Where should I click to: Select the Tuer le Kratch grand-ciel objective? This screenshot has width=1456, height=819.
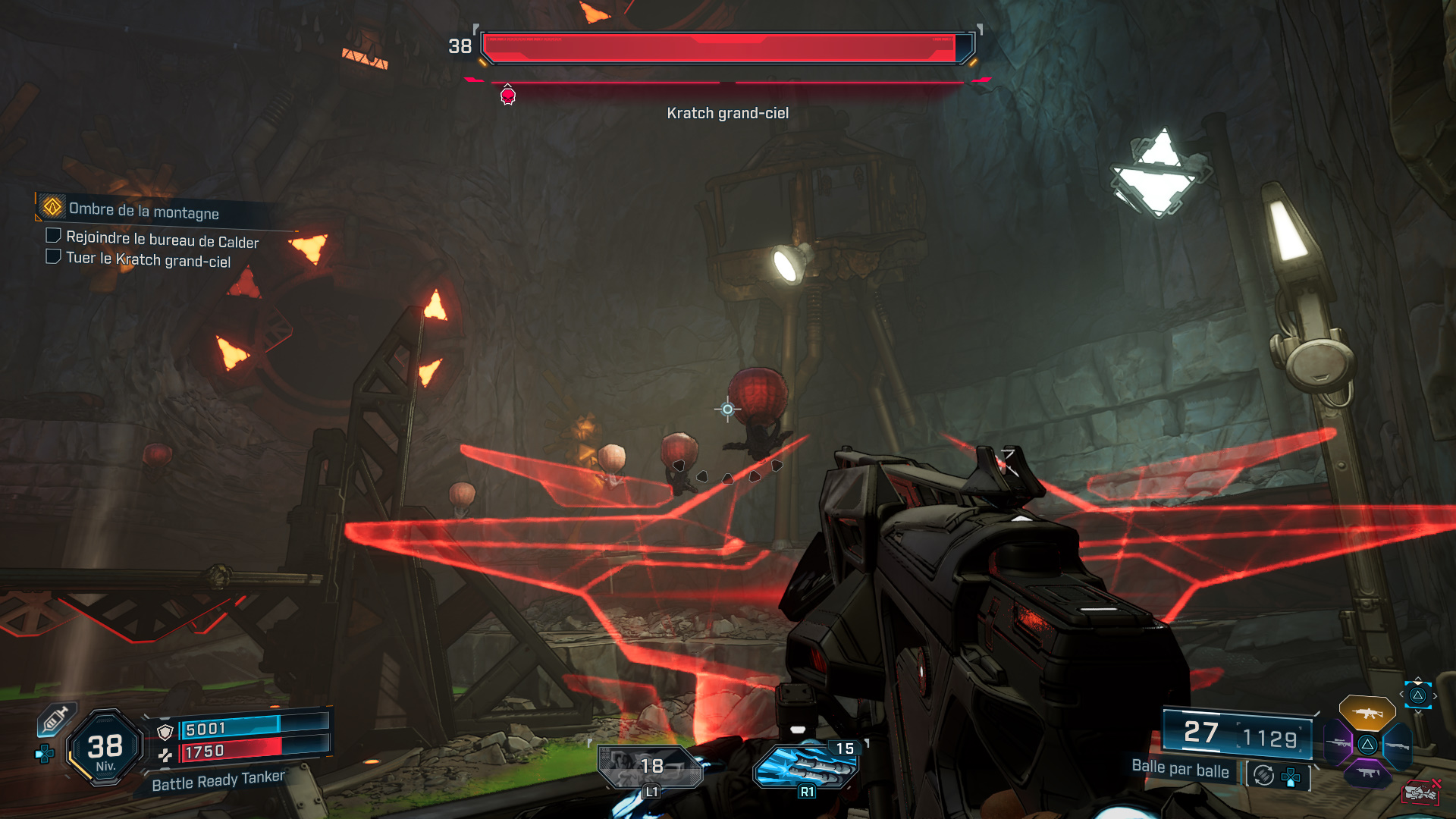(x=148, y=259)
